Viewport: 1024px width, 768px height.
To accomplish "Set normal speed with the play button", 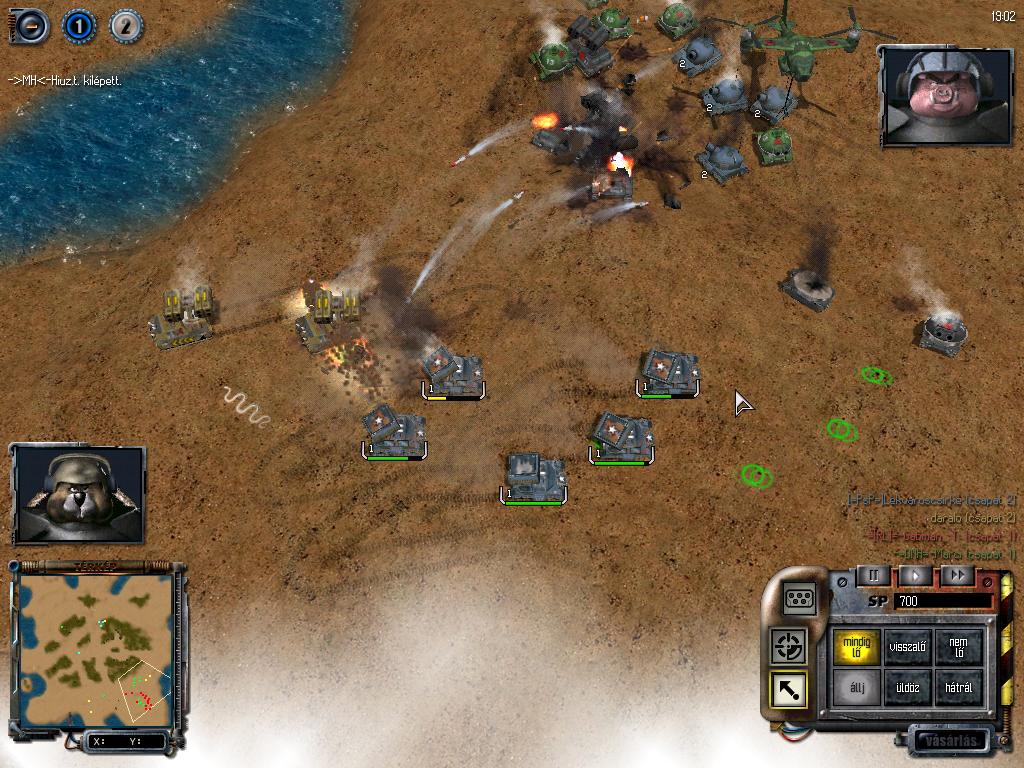I will (914, 575).
